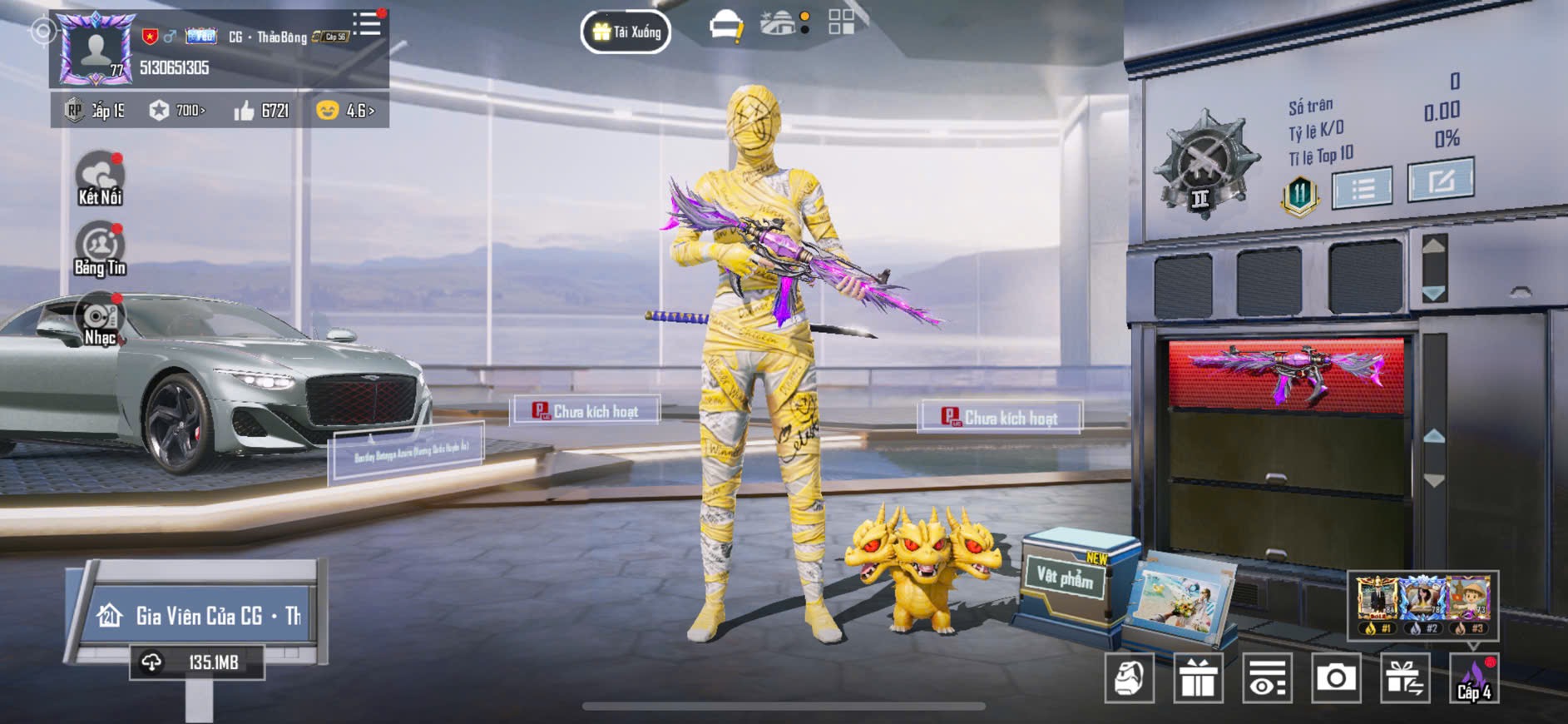Open the eye visibility list button
The height and width of the screenshot is (724, 1568).
1267,678
